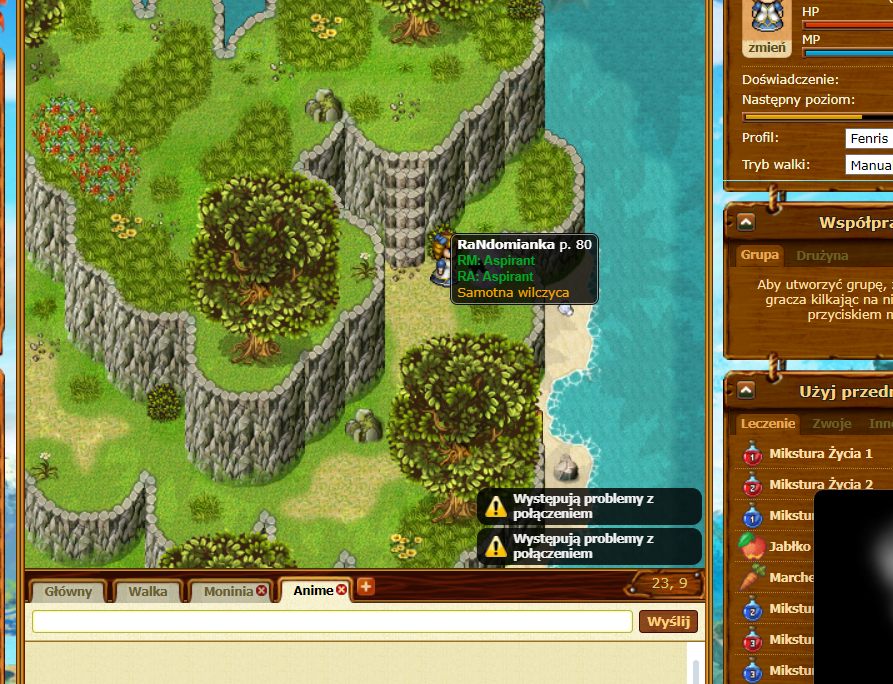
Task: Select the Leczenie items tab
Action: point(768,424)
